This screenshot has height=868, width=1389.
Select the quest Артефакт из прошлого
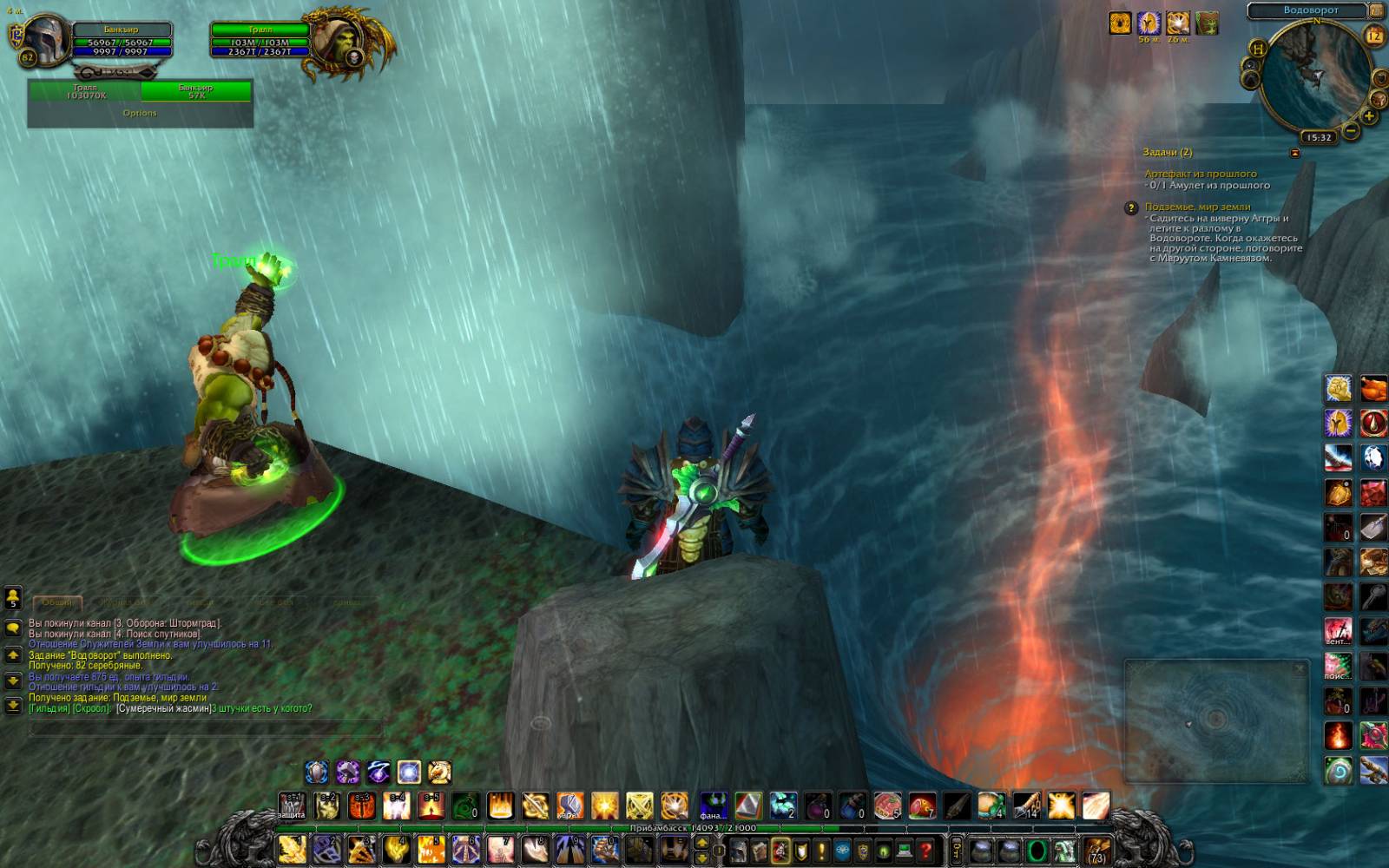point(1200,174)
